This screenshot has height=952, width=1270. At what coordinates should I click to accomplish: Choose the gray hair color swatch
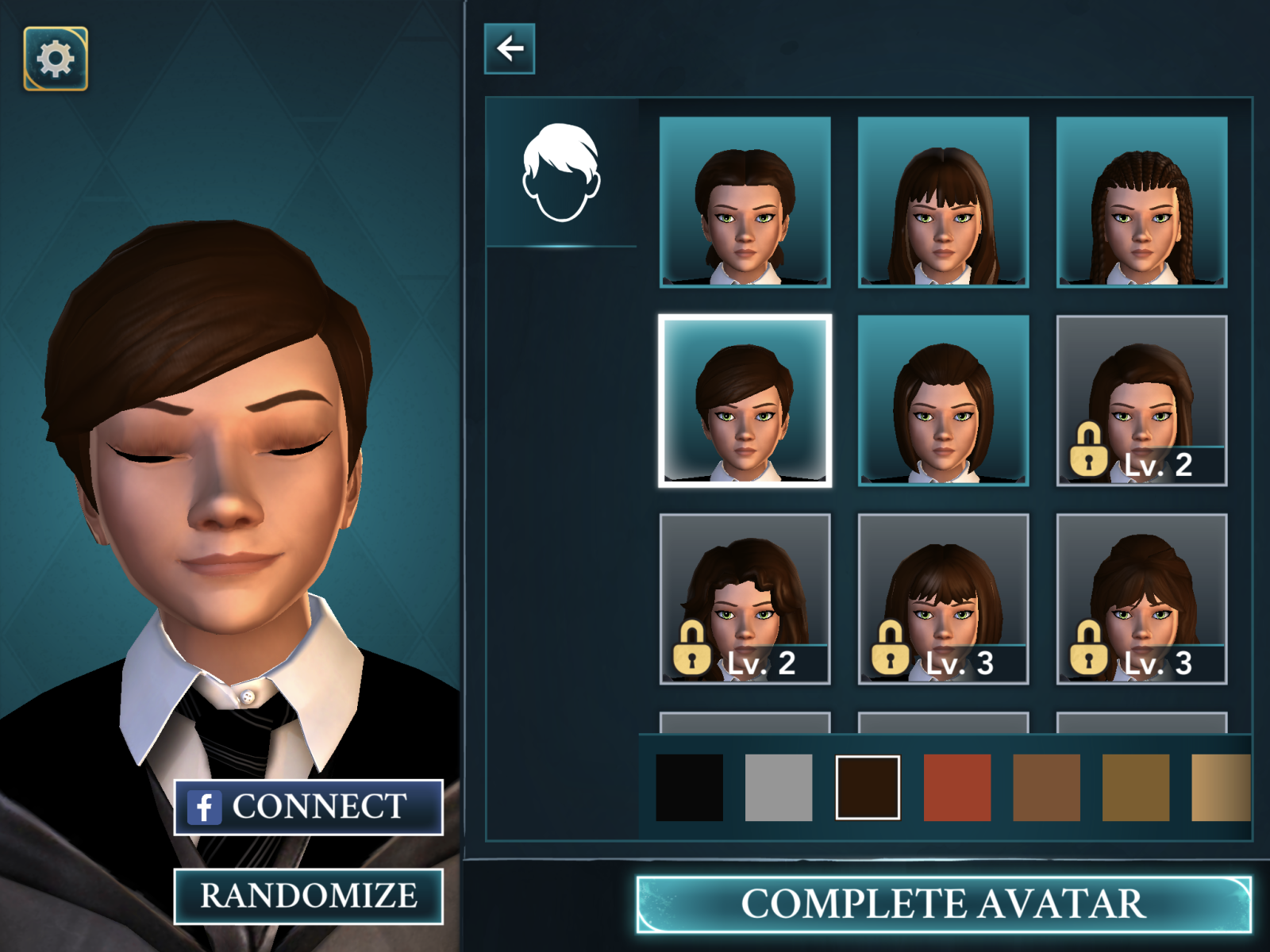[779, 787]
